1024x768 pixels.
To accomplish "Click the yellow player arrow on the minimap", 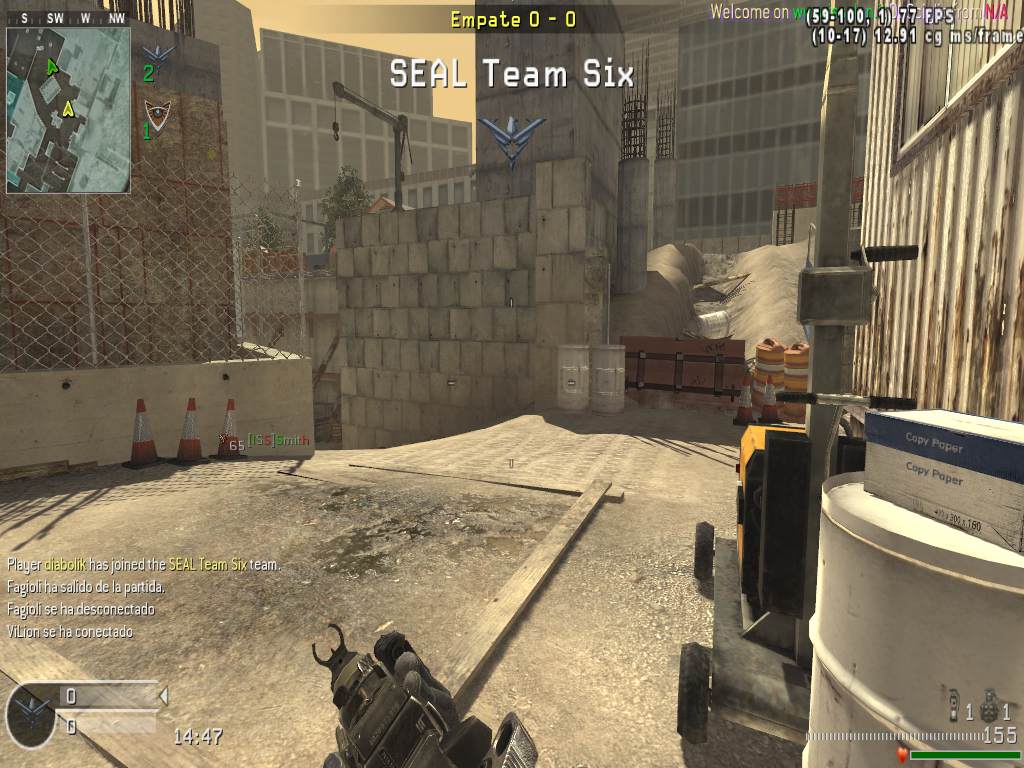I will (x=68, y=108).
